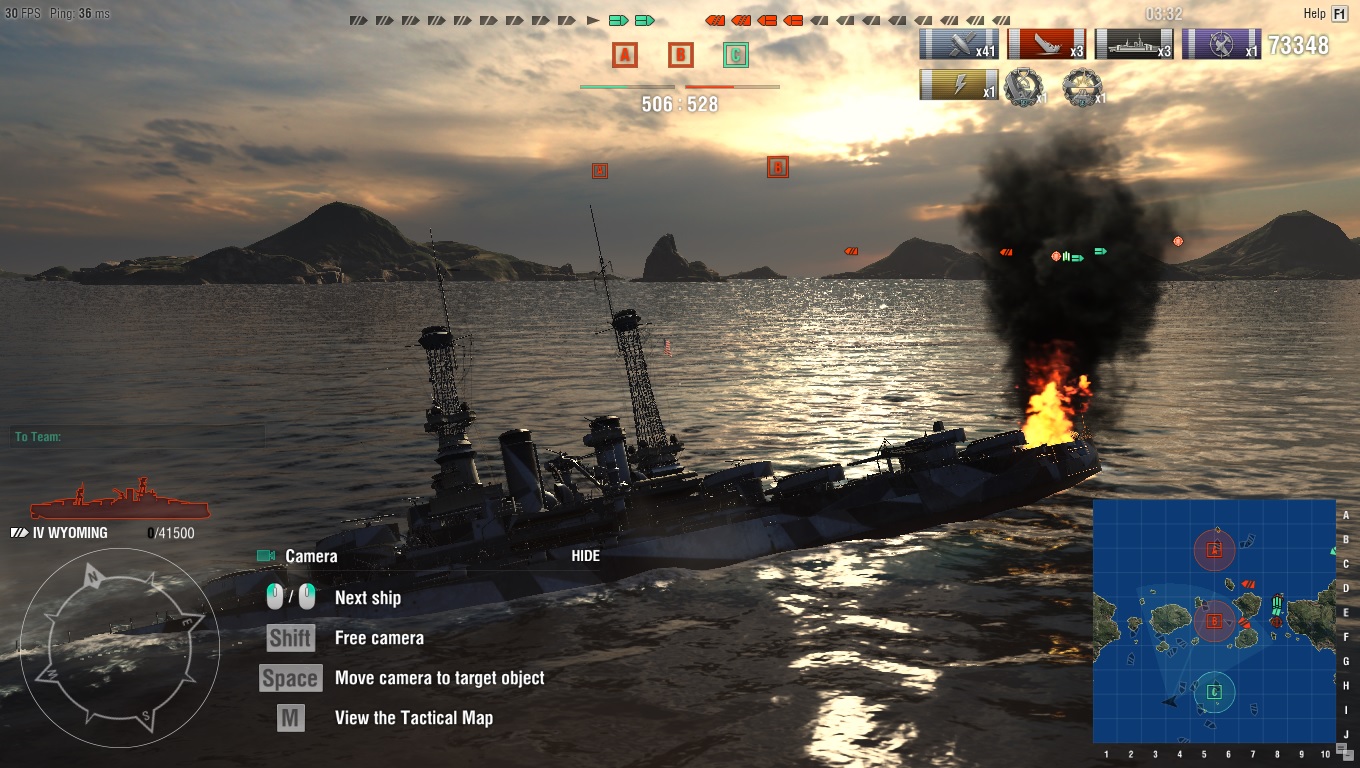Select capture point B indicator in top bar
Screen dimensions: 1360x768
point(680,55)
